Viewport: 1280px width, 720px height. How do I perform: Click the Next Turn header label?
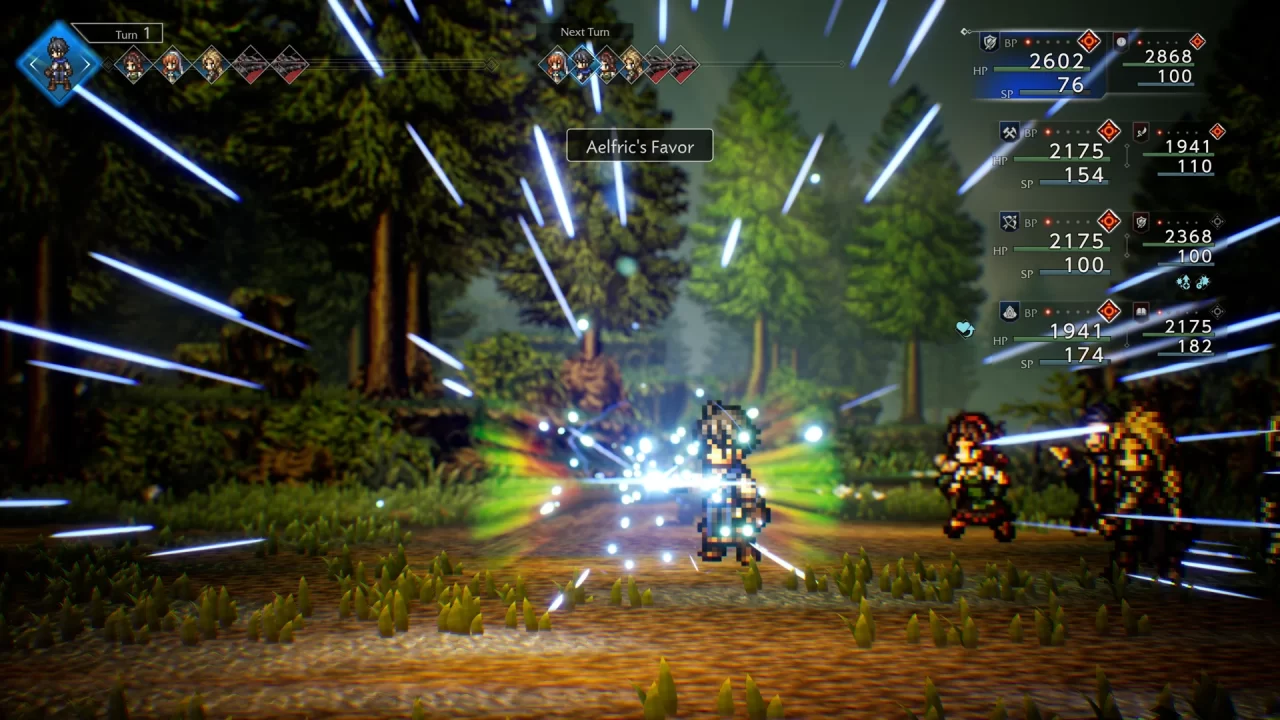click(584, 31)
